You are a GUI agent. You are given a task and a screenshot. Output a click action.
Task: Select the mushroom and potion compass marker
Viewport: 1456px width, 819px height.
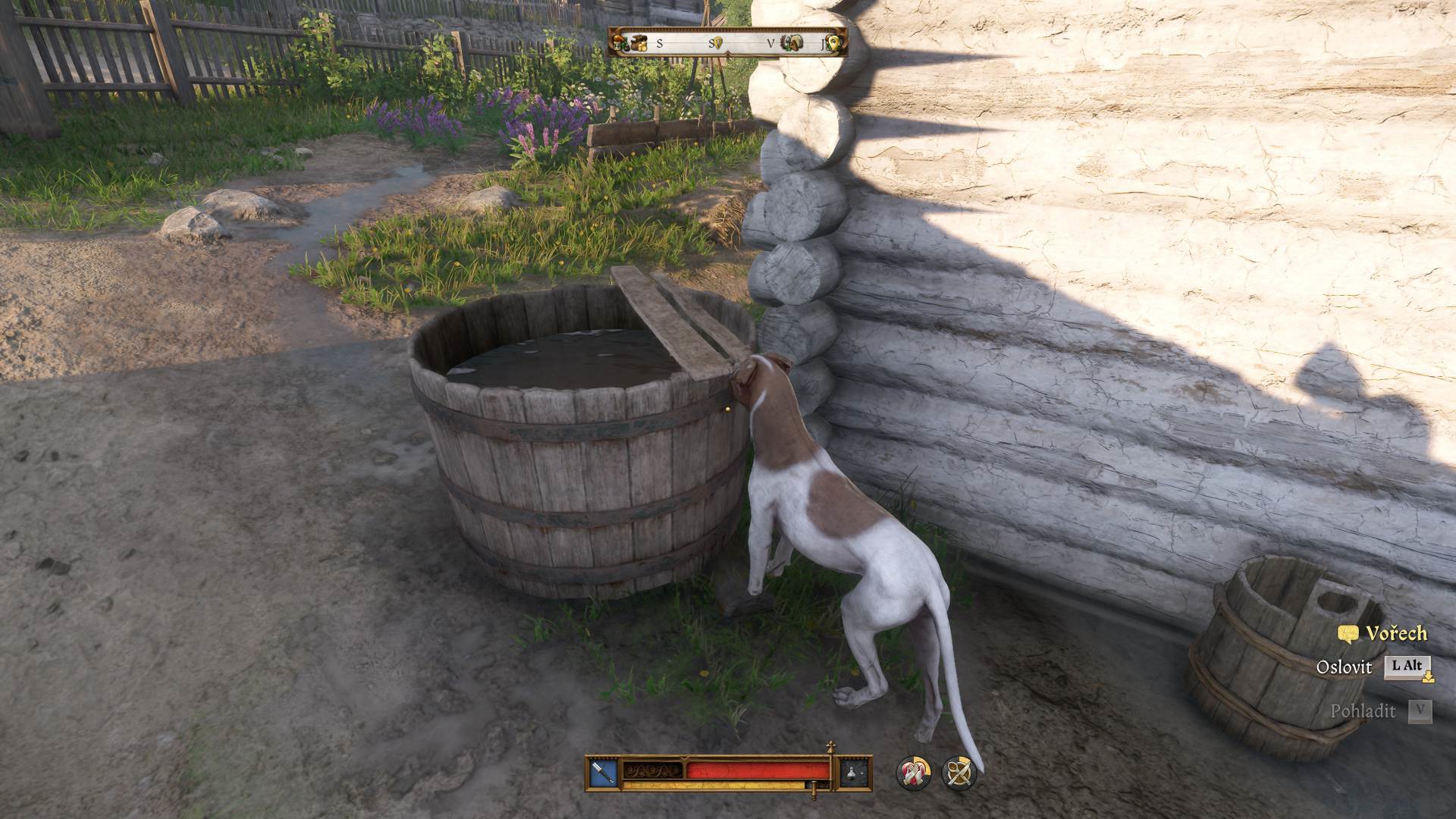(x=621, y=43)
